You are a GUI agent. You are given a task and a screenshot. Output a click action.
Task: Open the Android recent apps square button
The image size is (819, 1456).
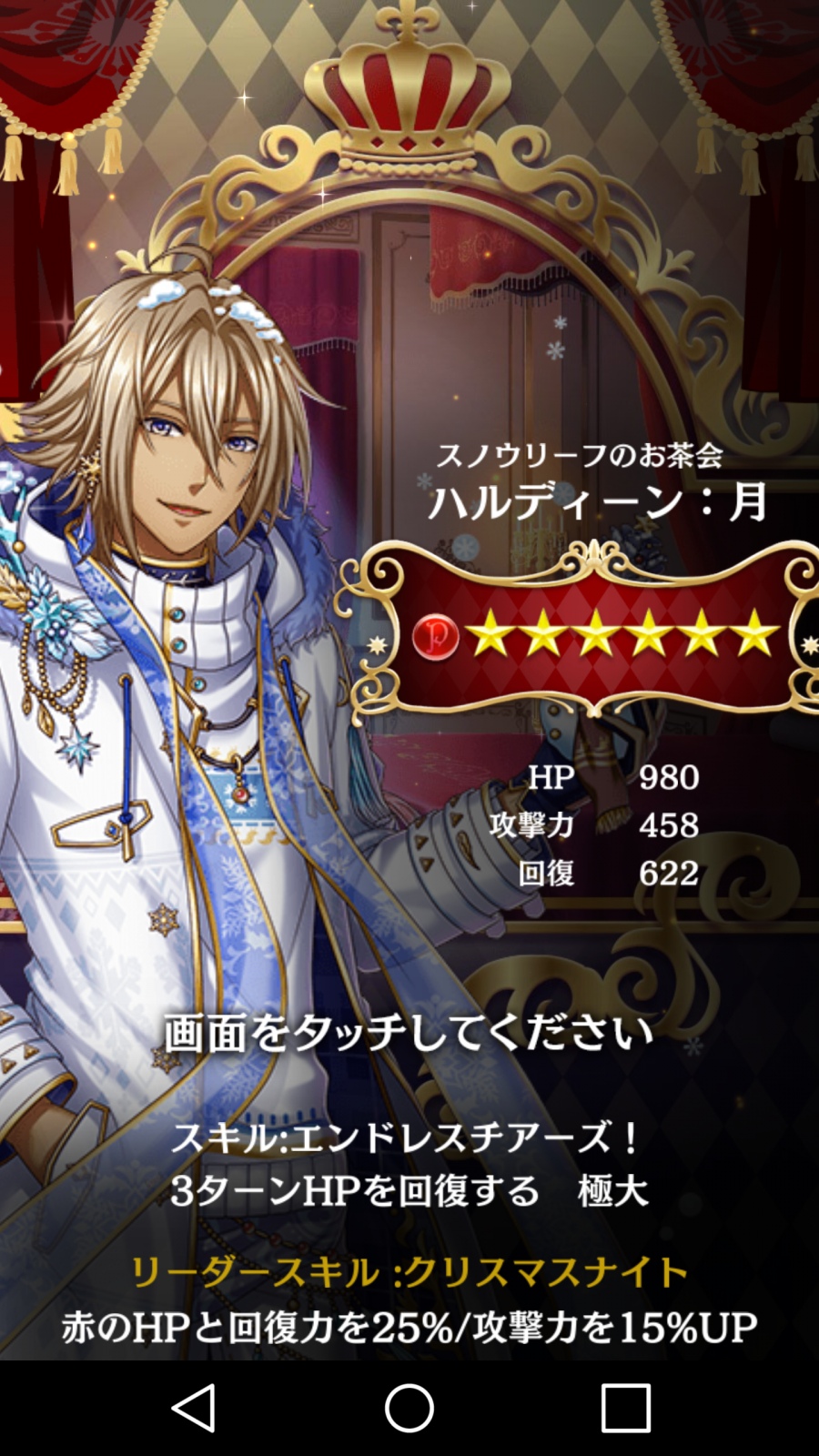(626, 1408)
